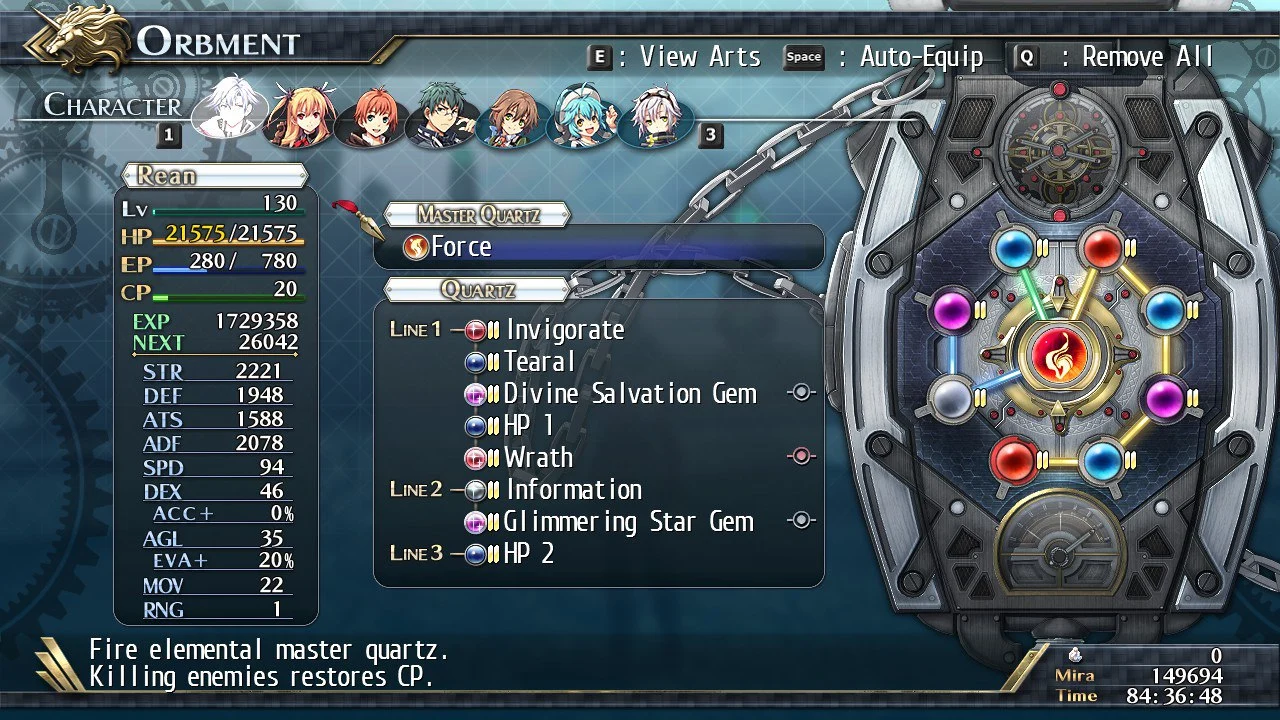Choose the Wrath quartz
The image size is (1280, 720).
tap(538, 458)
